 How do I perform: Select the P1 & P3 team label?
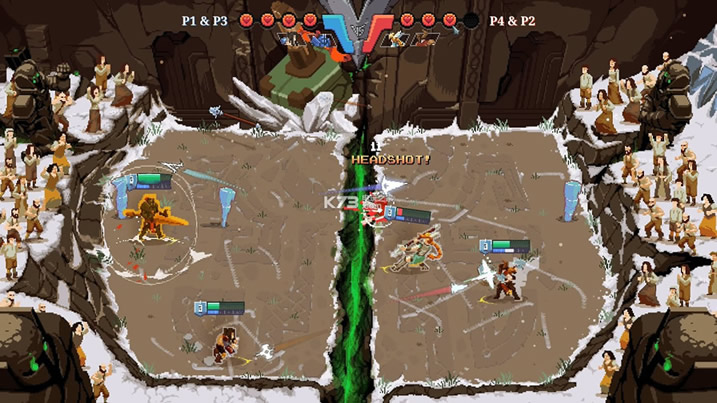204,19
